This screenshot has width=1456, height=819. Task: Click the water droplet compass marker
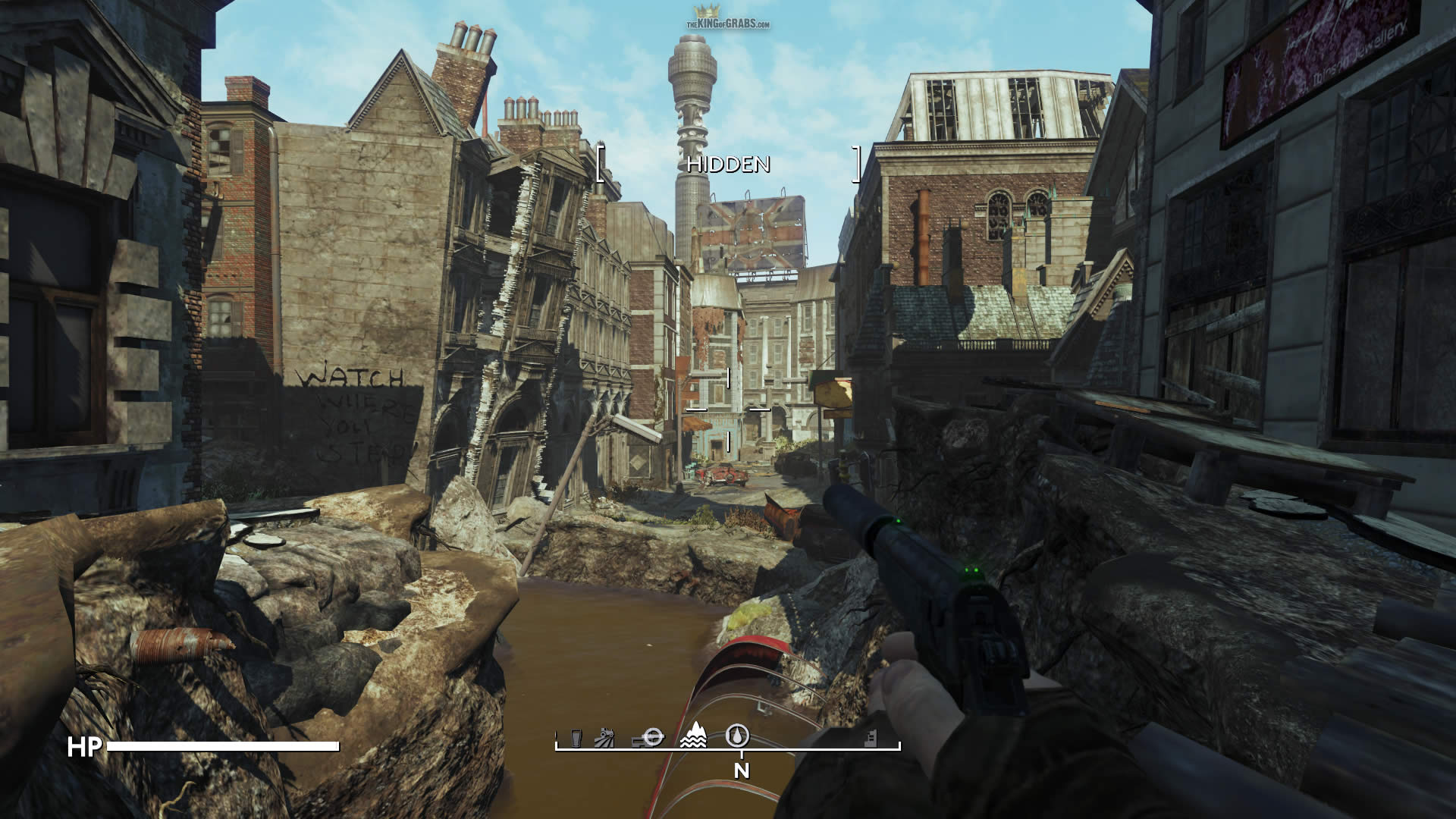tap(738, 735)
